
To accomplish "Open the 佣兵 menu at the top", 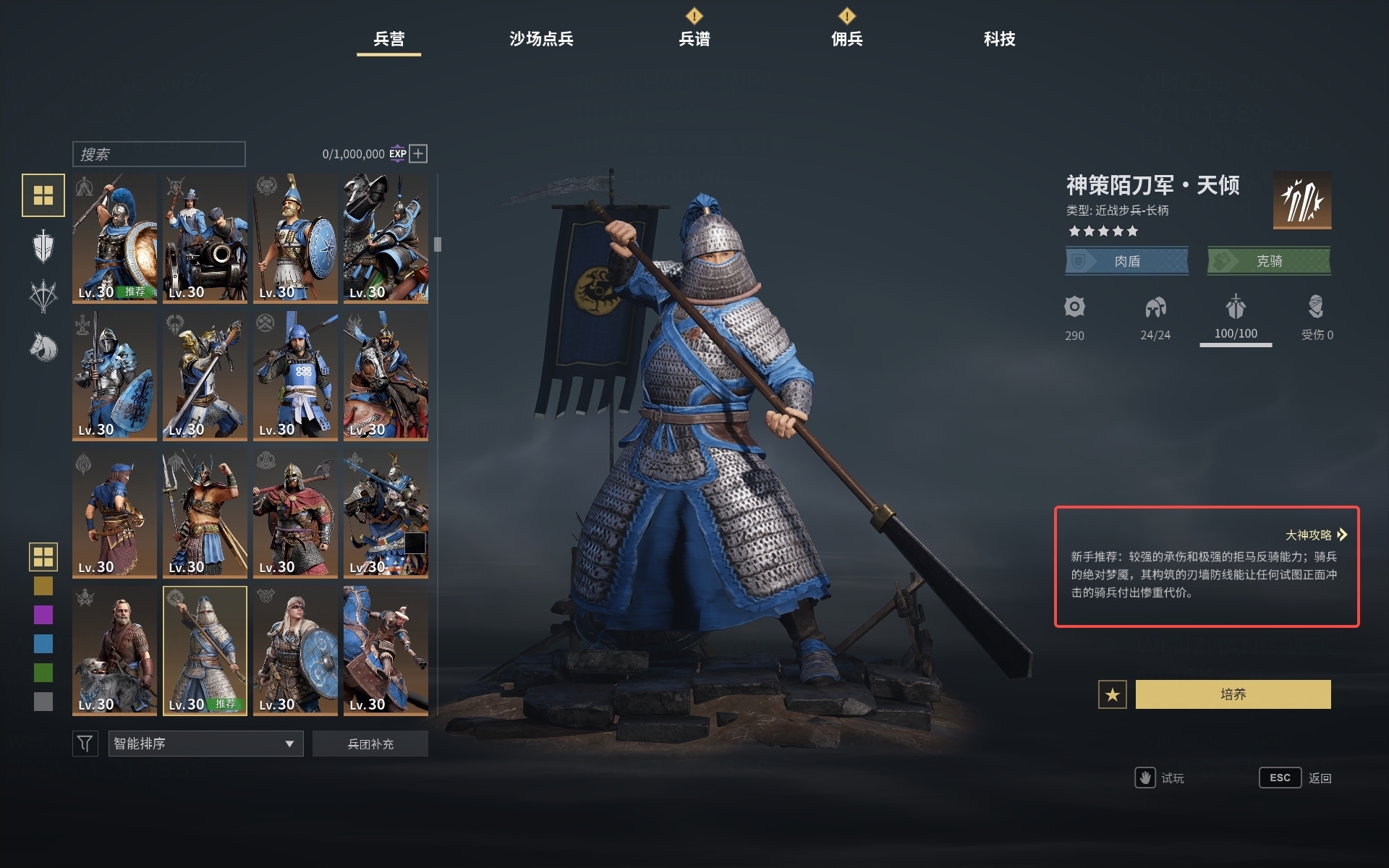I will [x=847, y=40].
